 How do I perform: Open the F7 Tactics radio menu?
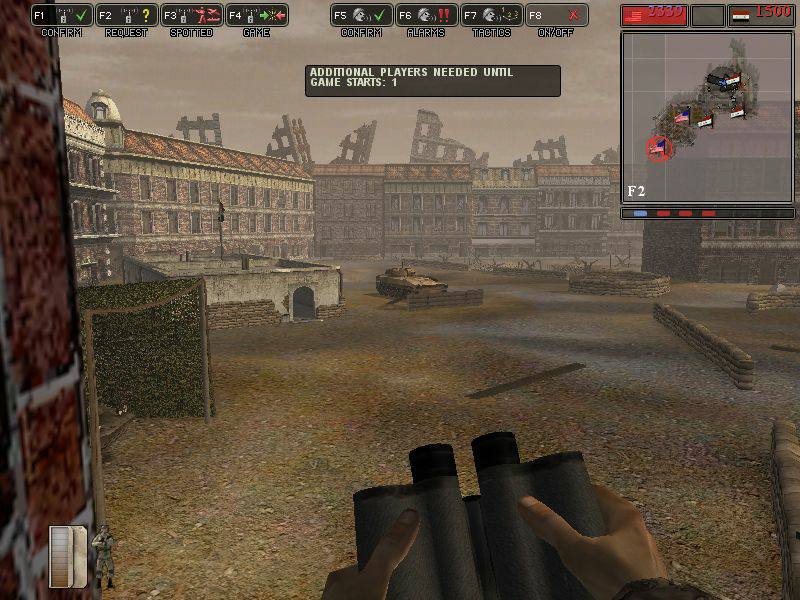491,16
